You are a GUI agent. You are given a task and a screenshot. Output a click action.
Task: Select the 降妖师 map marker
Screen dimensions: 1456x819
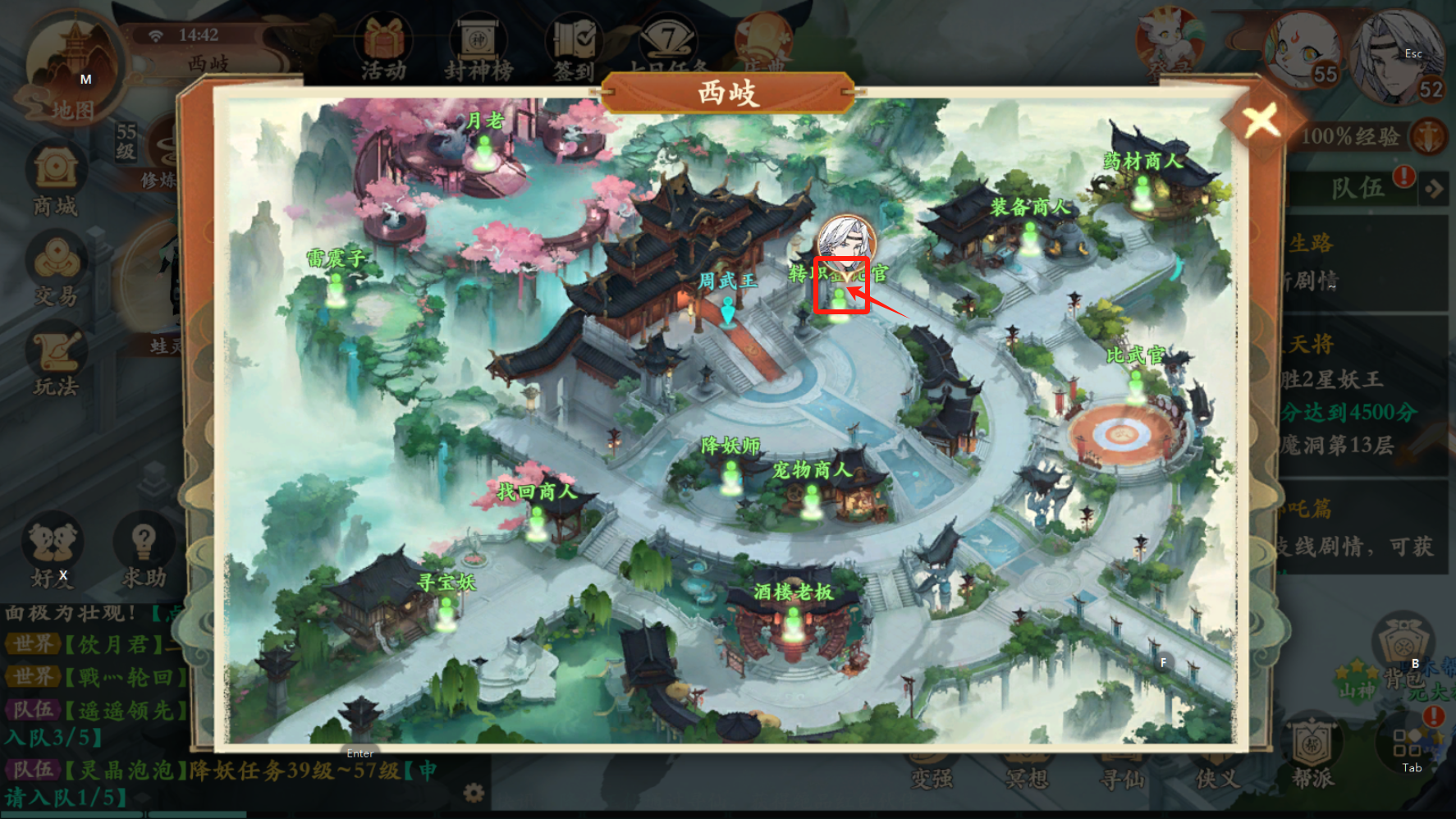(730, 474)
